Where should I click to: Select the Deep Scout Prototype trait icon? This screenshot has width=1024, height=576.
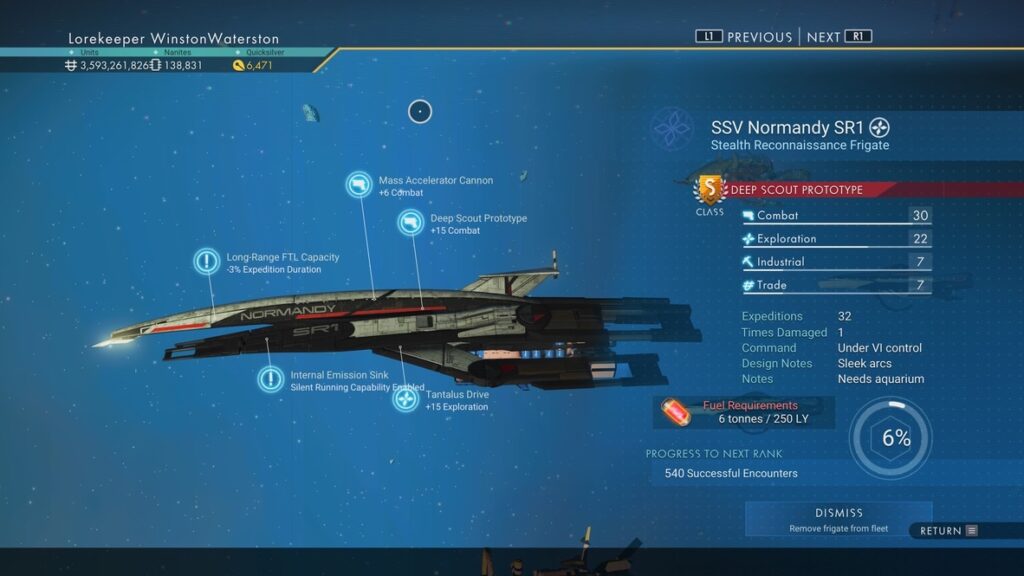point(410,223)
